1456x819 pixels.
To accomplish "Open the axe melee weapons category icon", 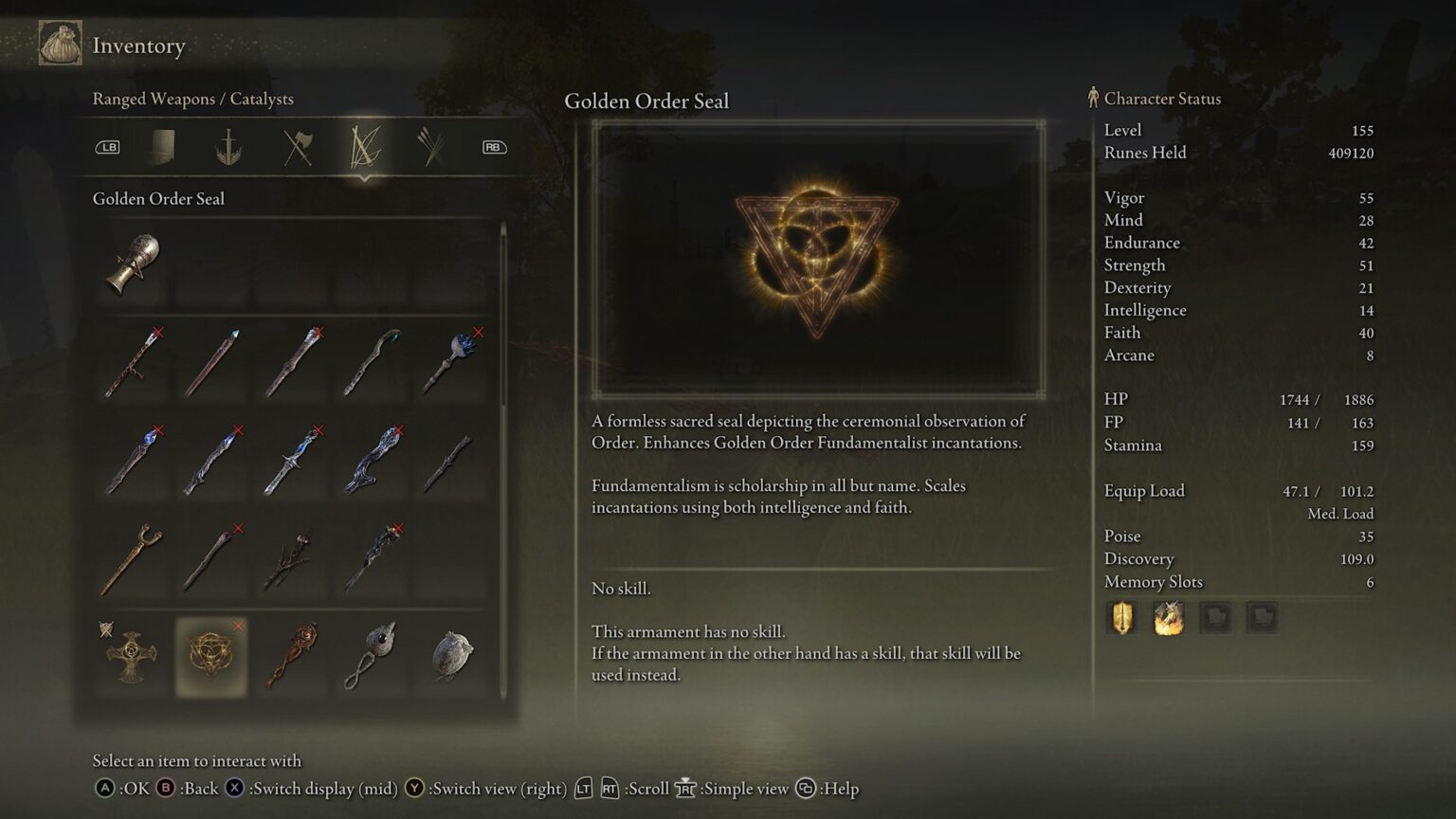I will 296,147.
